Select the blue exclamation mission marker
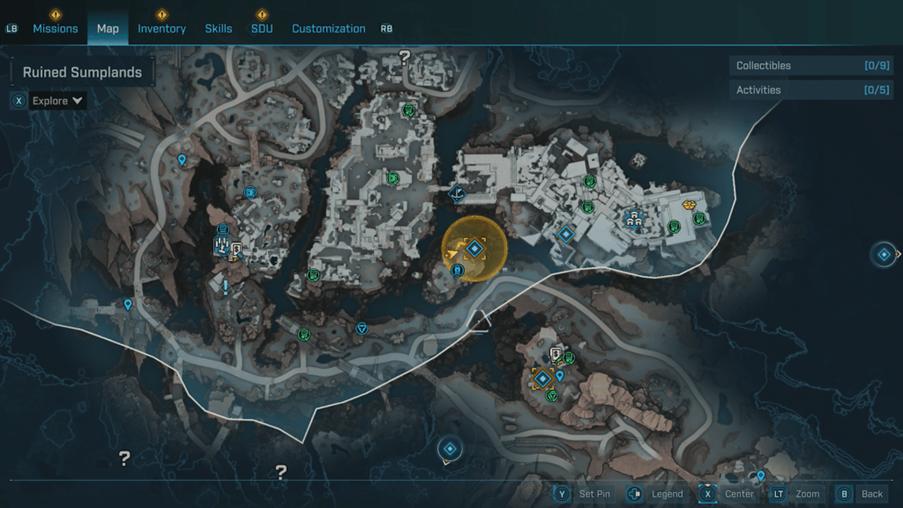This screenshot has width=903, height=508. [x=226, y=287]
